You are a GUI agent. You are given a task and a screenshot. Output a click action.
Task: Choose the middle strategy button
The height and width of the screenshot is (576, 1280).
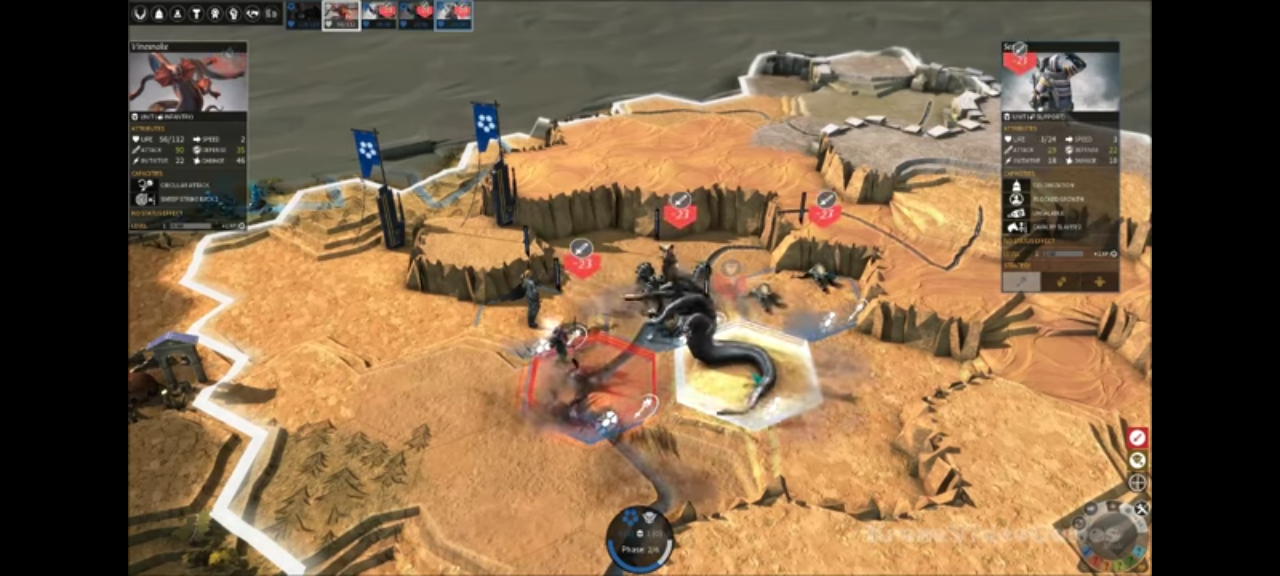(x=1060, y=282)
